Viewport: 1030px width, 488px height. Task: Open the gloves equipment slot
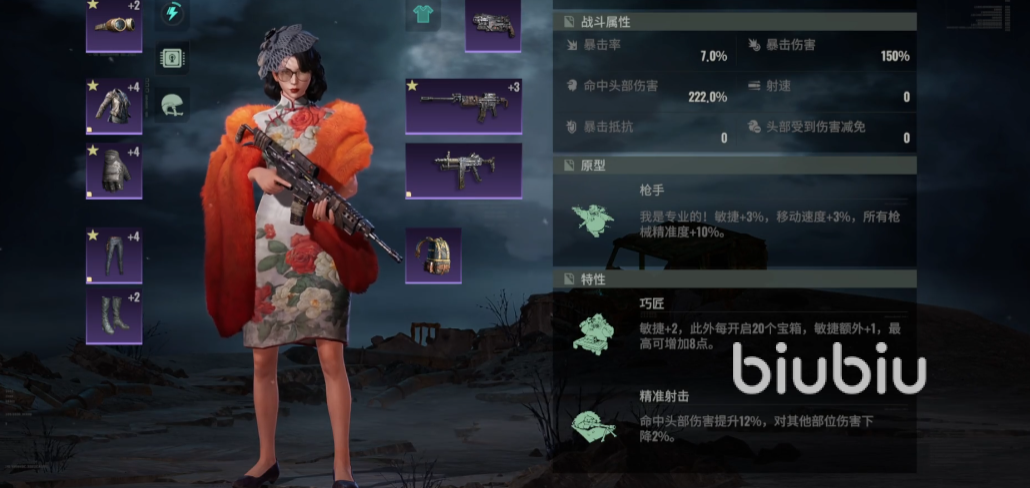coord(114,171)
